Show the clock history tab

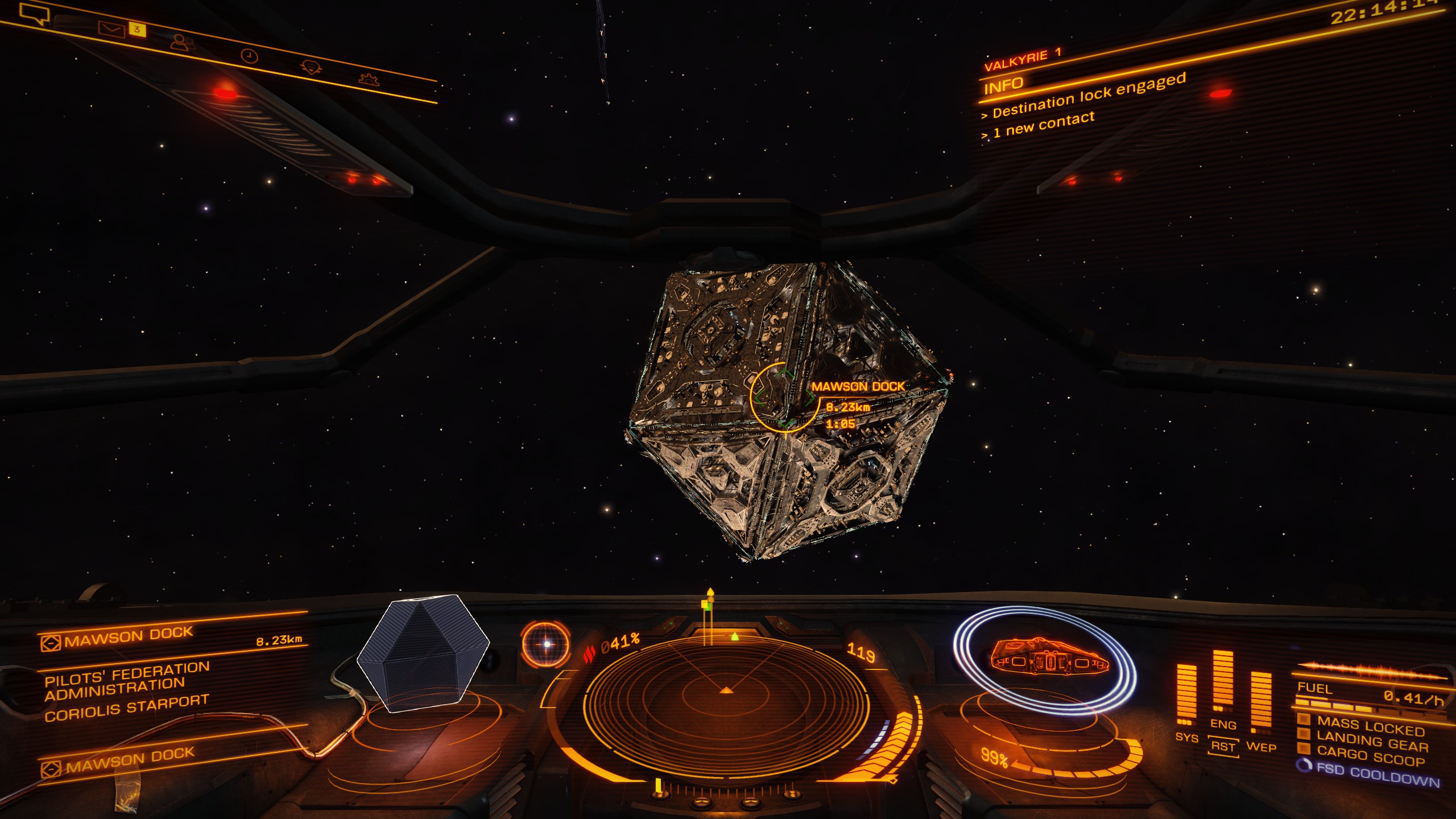250,56
